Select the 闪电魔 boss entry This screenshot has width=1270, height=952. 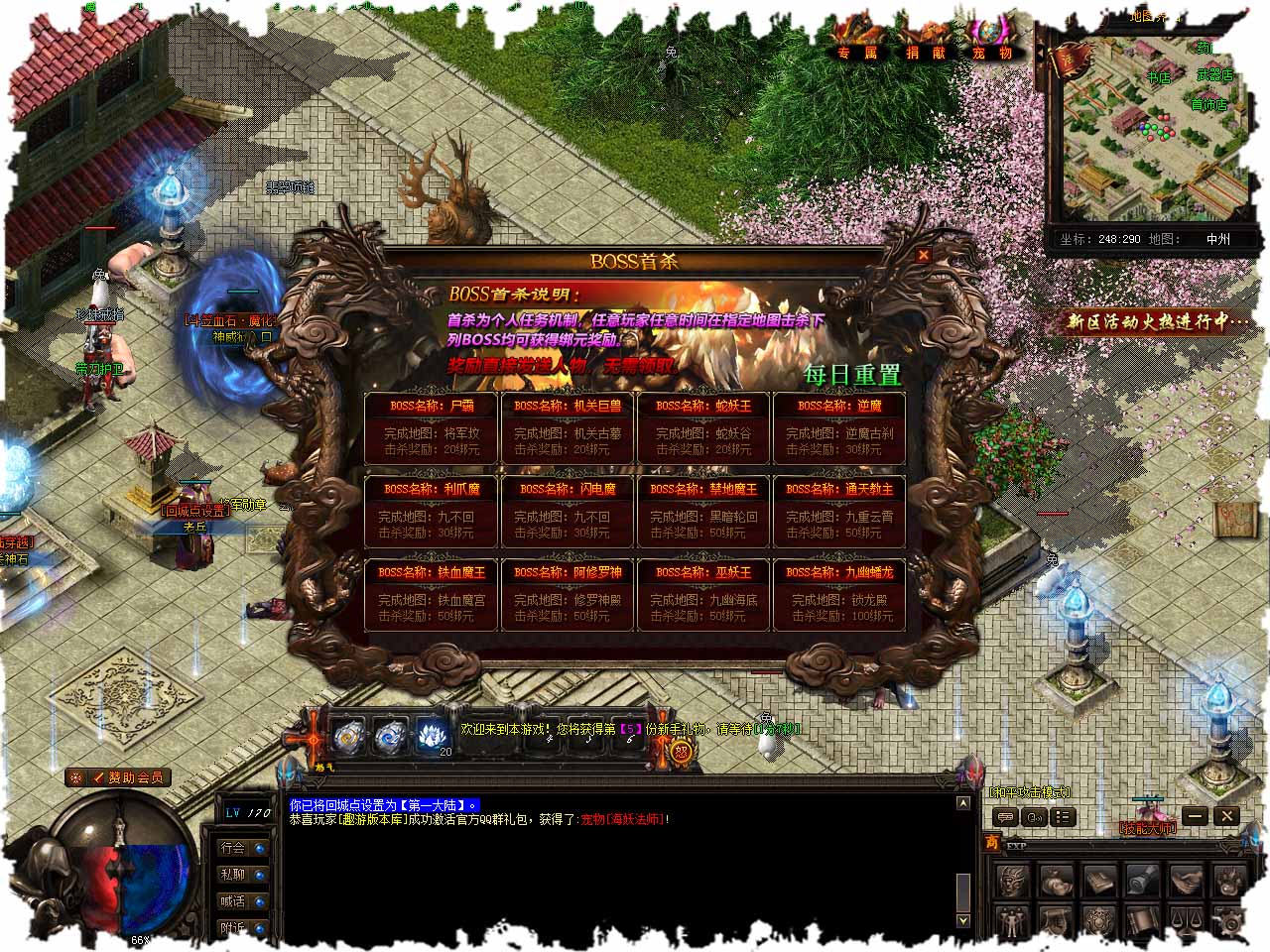pos(568,511)
